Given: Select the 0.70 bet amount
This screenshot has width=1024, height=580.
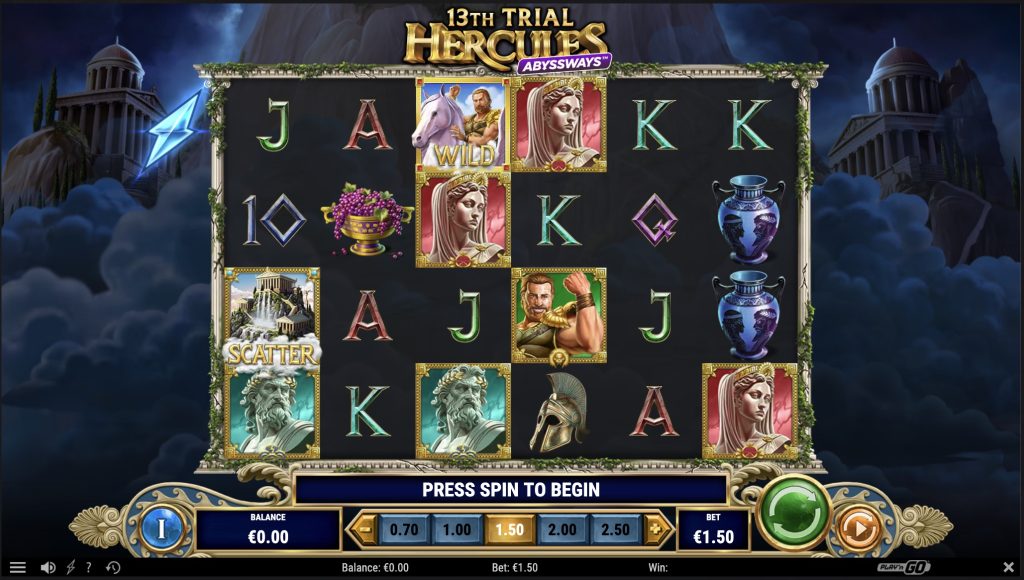Looking at the screenshot, I should tap(404, 529).
